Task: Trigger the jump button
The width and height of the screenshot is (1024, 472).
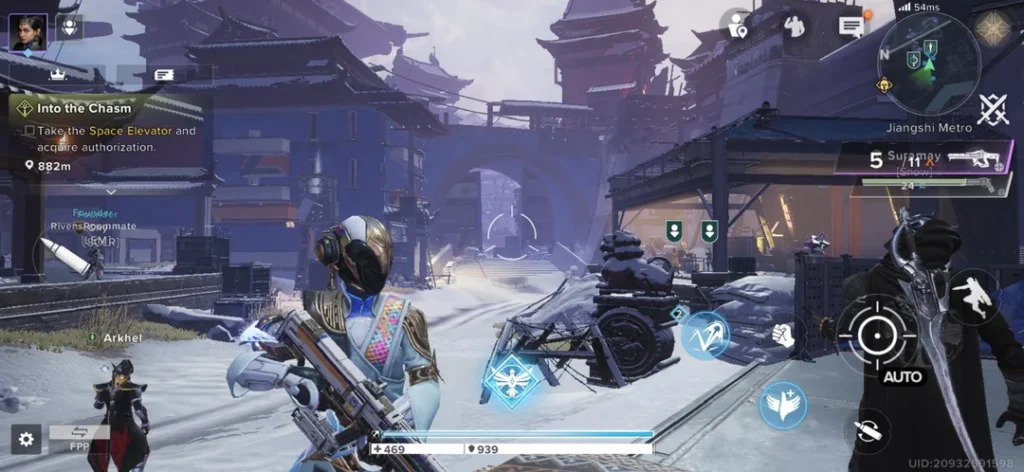Action: 972,297
